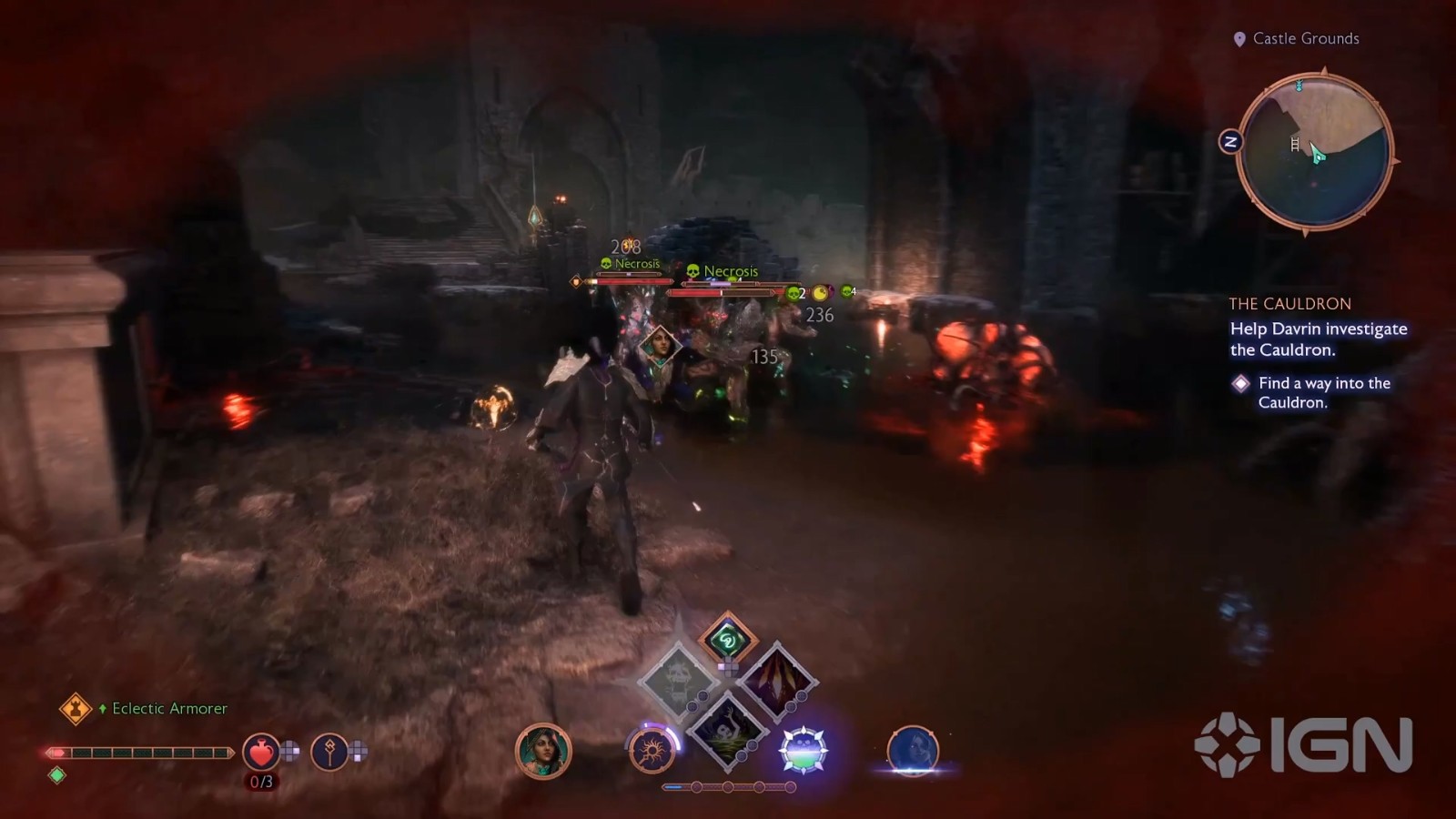Select the left companion portrait with teal hood
This screenshot has height=819, width=1456.
(543, 751)
